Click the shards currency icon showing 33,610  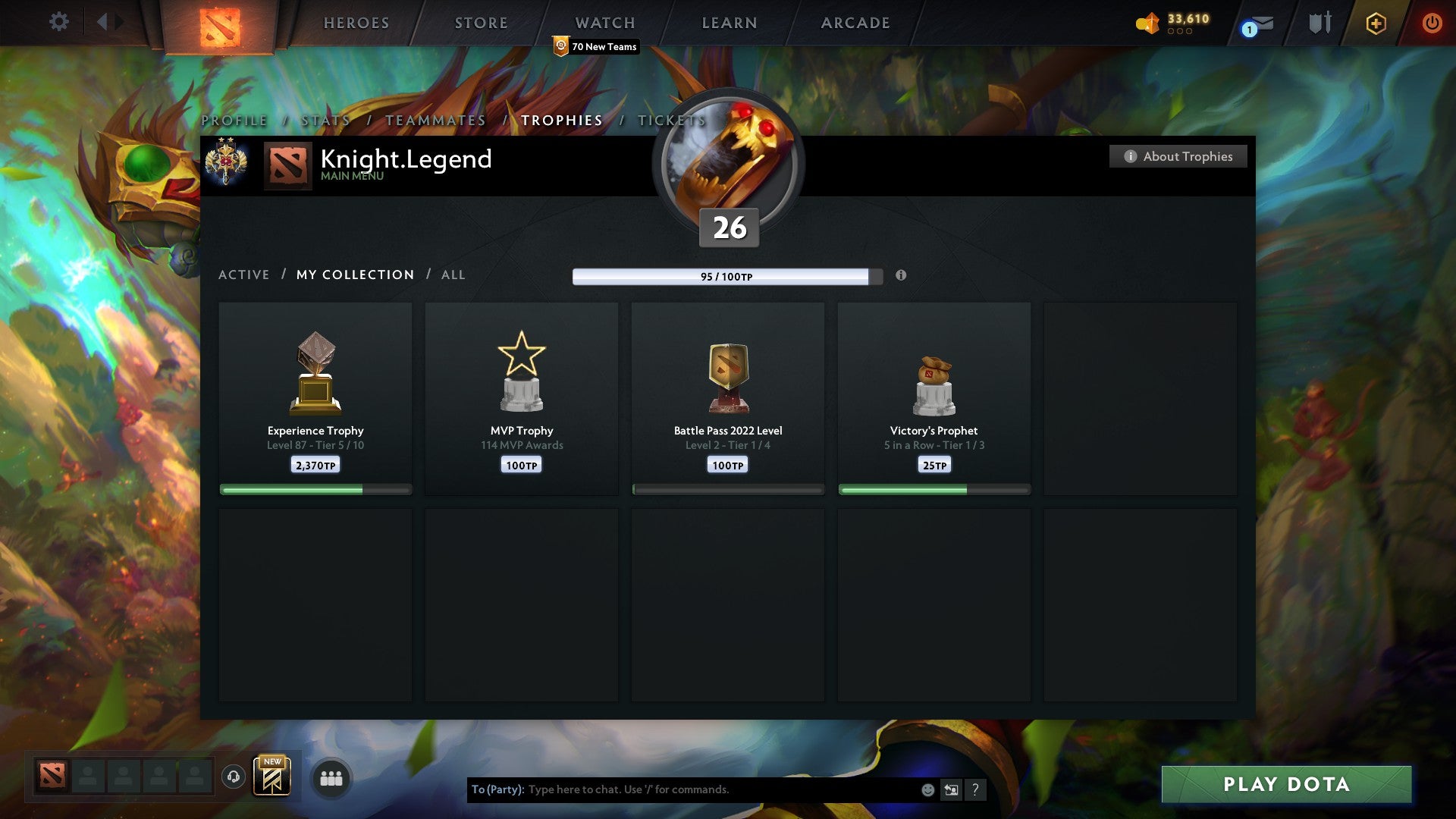[x=1147, y=23]
